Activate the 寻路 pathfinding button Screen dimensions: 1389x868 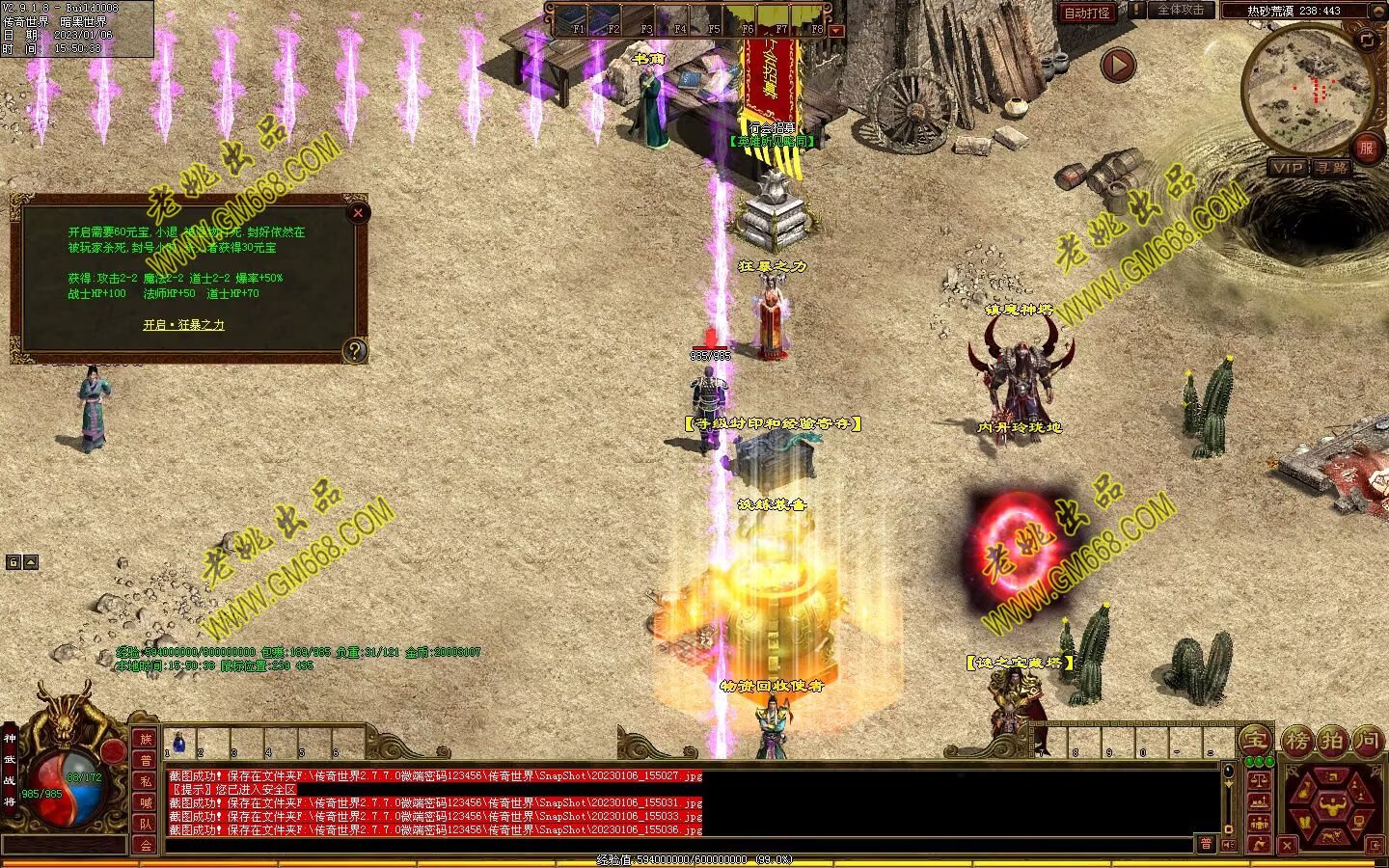coord(1332,167)
